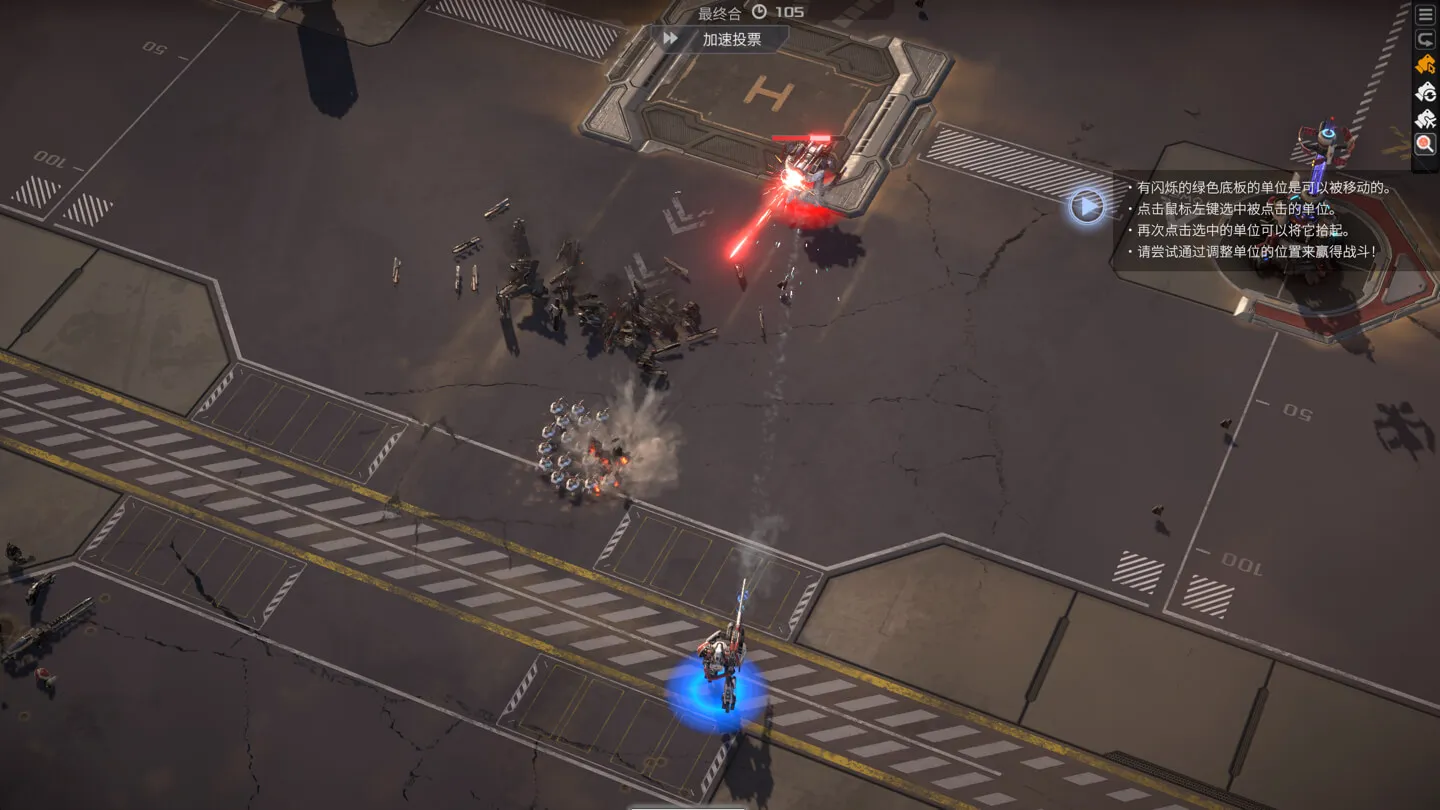Select the orange camera cursor mode icon
Image resolution: width=1440 pixels, height=810 pixels.
coord(1425,66)
